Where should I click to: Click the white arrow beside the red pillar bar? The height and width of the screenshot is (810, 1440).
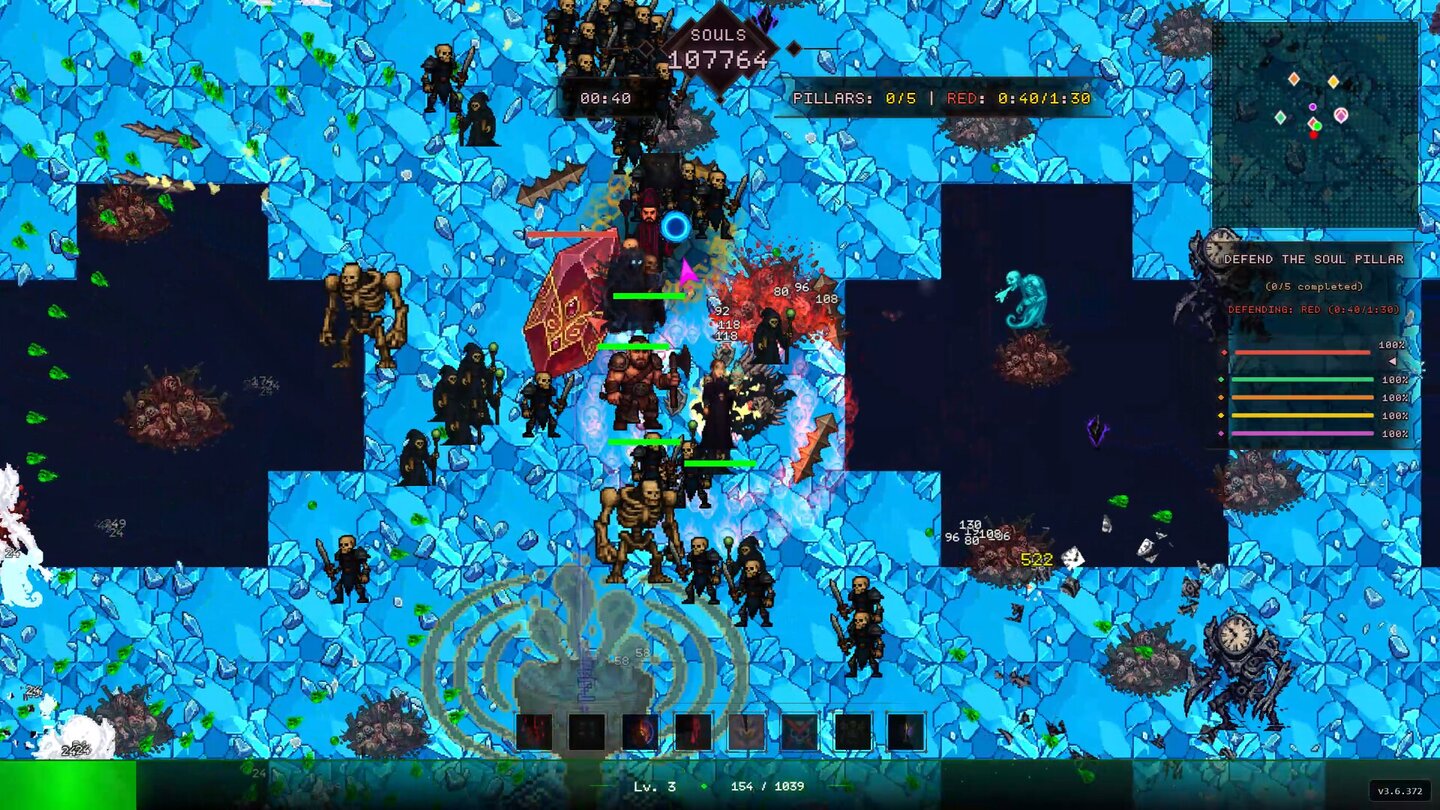click(1392, 361)
